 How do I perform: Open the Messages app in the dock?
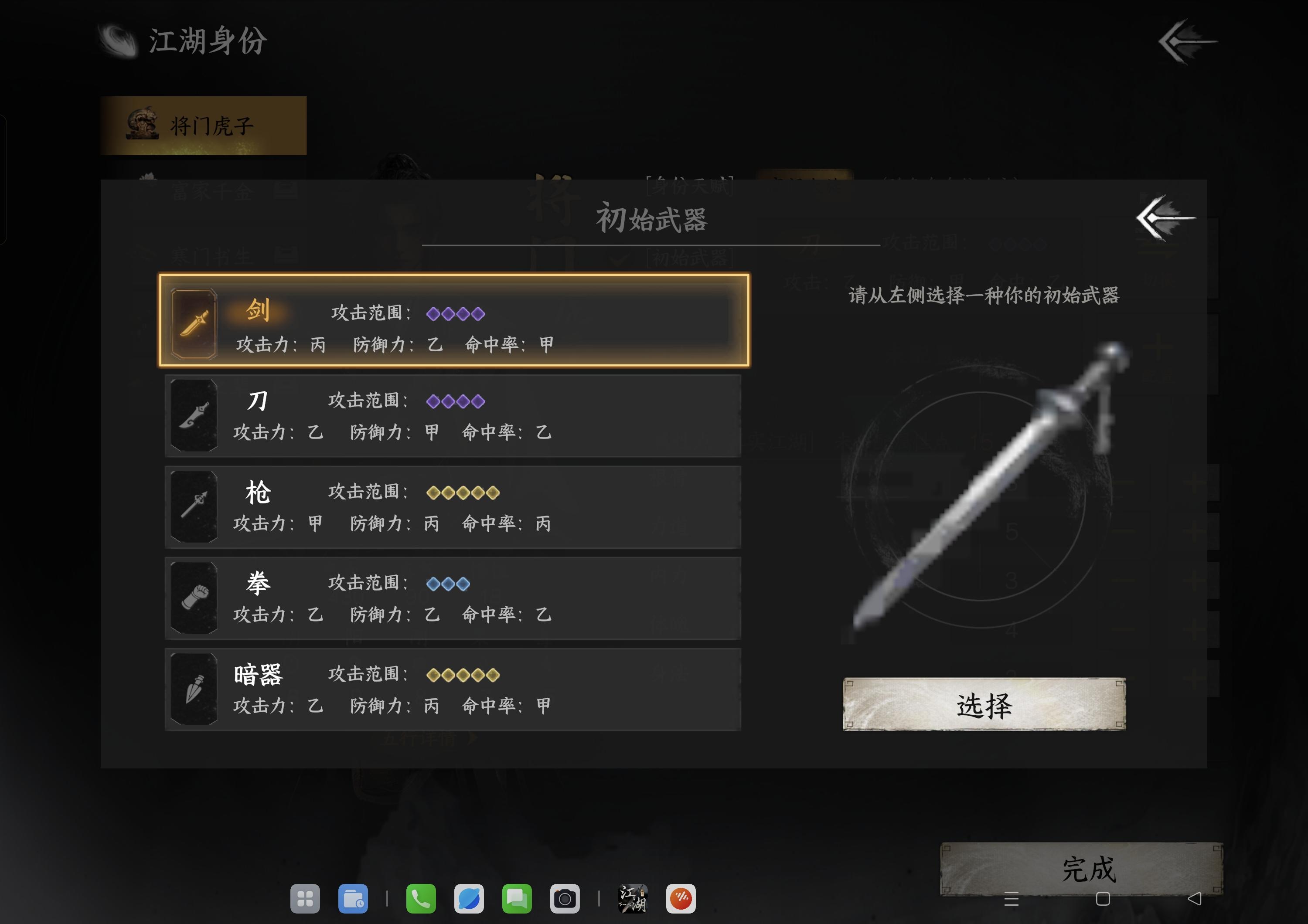[x=516, y=900]
